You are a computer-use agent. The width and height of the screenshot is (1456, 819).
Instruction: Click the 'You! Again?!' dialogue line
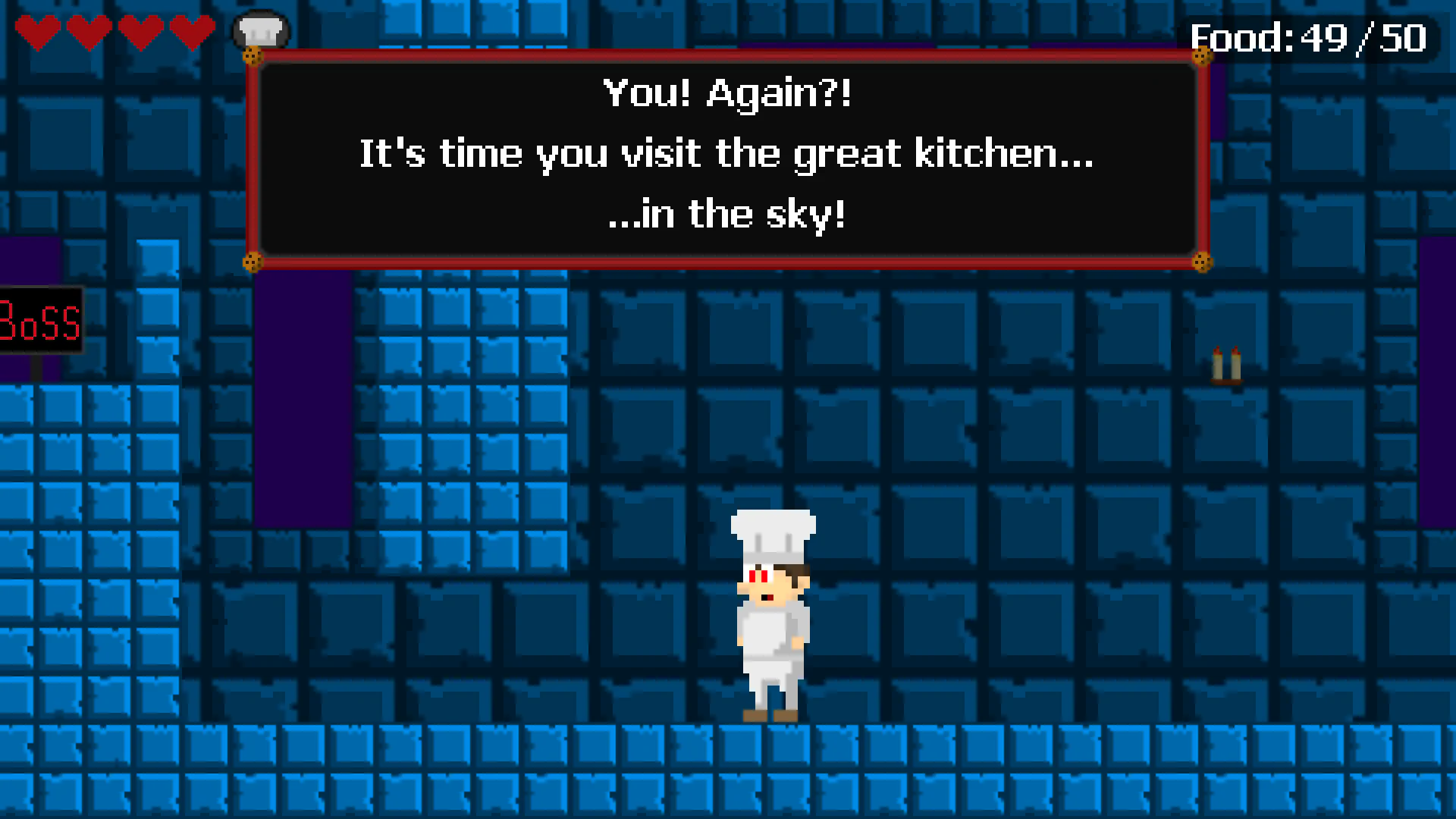727,93
